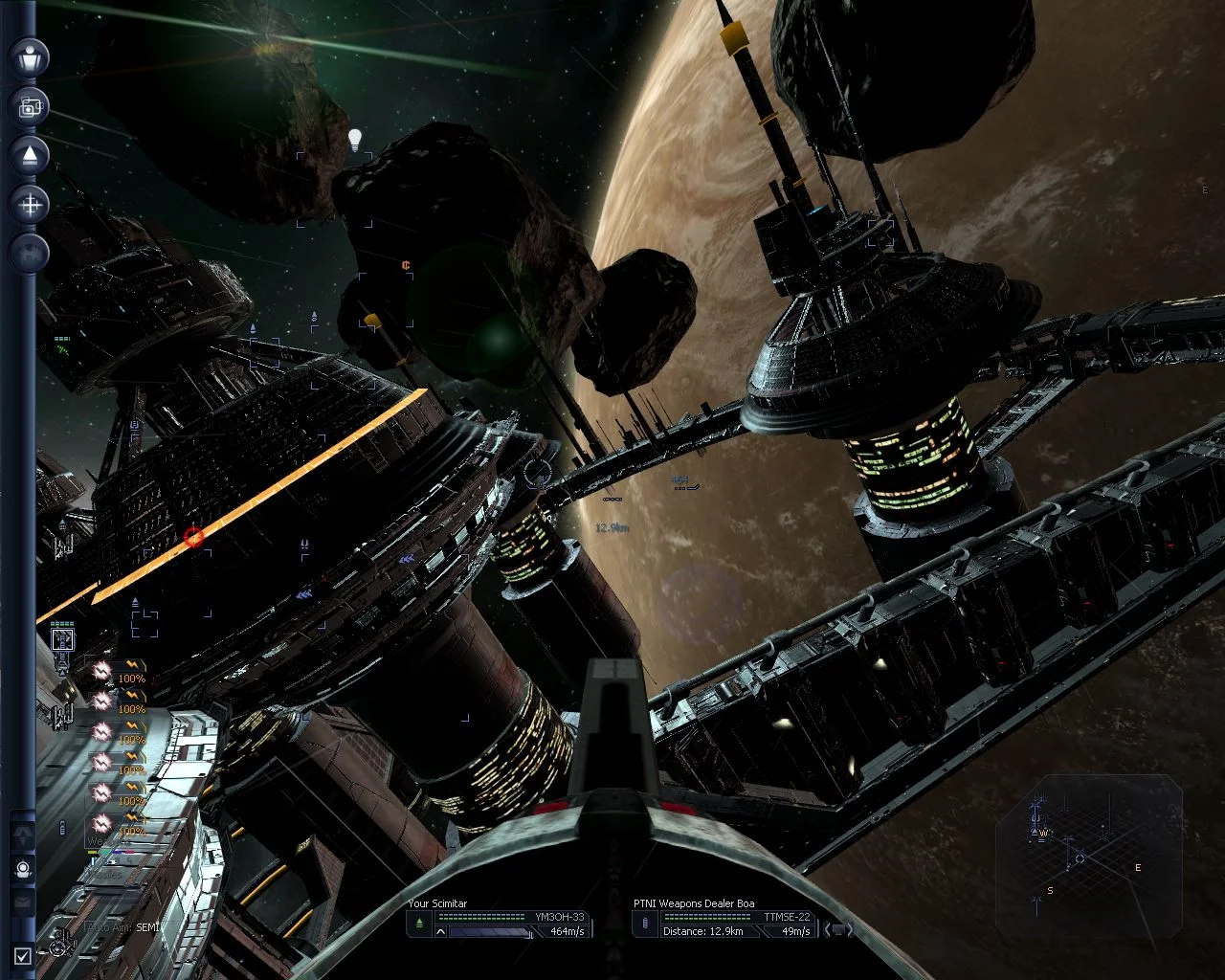Select the crosshair navigation sidebar button
Image resolution: width=1225 pixels, height=980 pixels.
tap(29, 204)
